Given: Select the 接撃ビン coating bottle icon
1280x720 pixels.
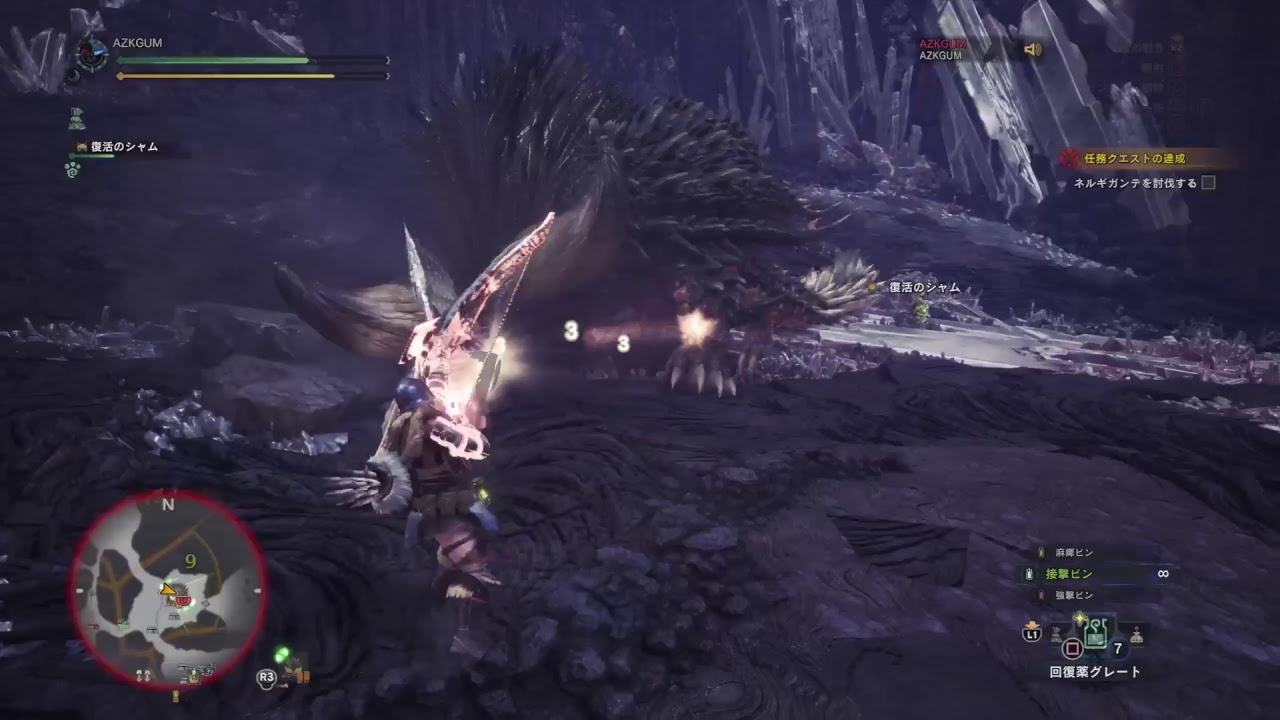Looking at the screenshot, I should 1028,574.
